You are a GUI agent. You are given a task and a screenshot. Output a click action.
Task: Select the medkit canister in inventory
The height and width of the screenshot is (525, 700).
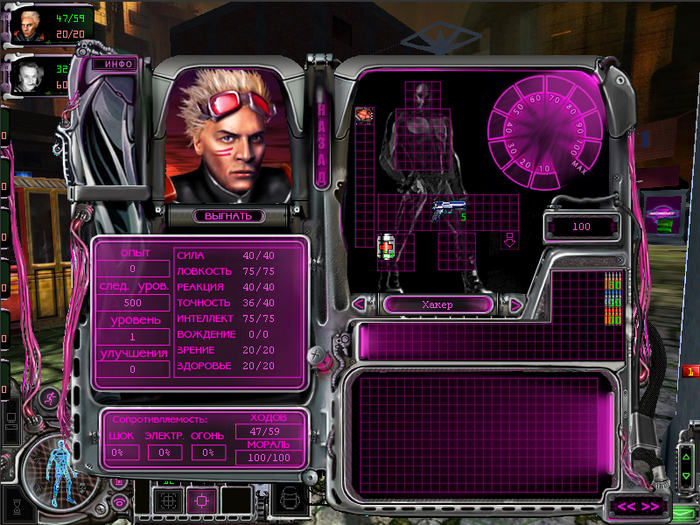386,246
